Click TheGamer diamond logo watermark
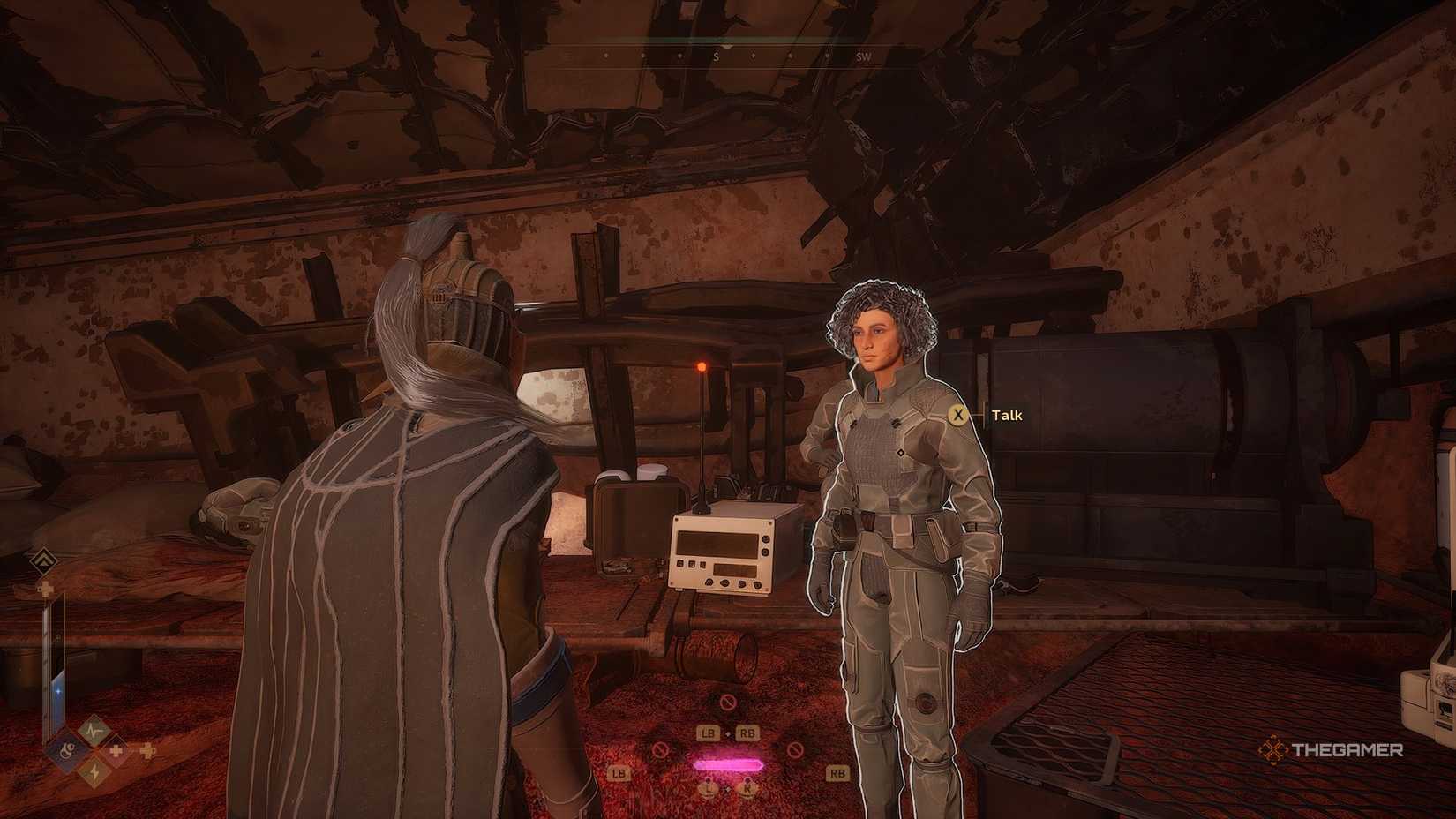 1274,749
